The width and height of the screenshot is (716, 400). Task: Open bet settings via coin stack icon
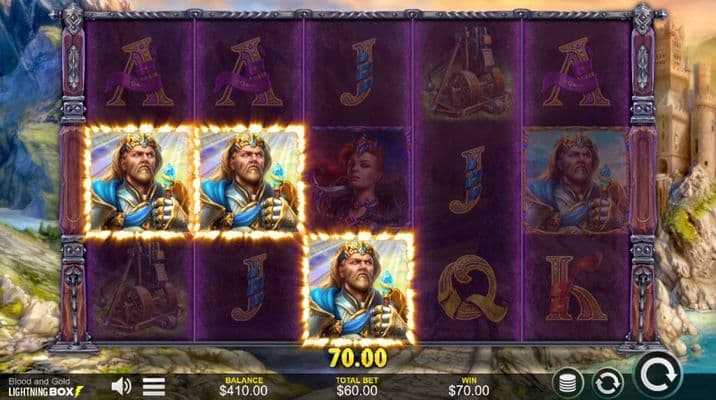(x=569, y=382)
